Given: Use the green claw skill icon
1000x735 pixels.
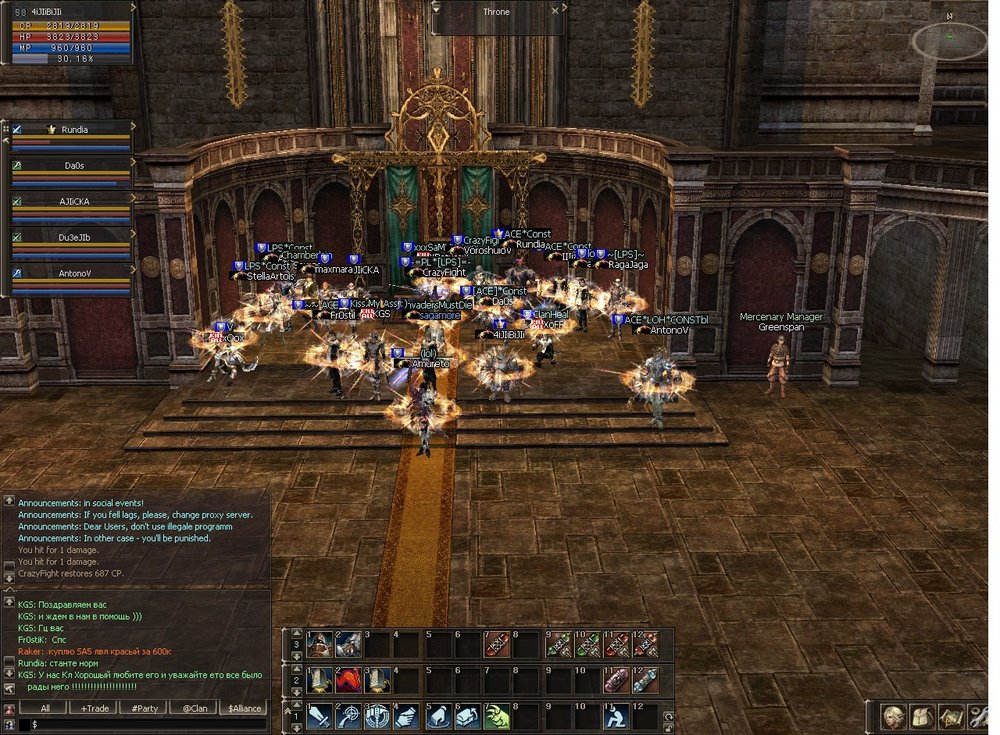Looking at the screenshot, I should [498, 717].
